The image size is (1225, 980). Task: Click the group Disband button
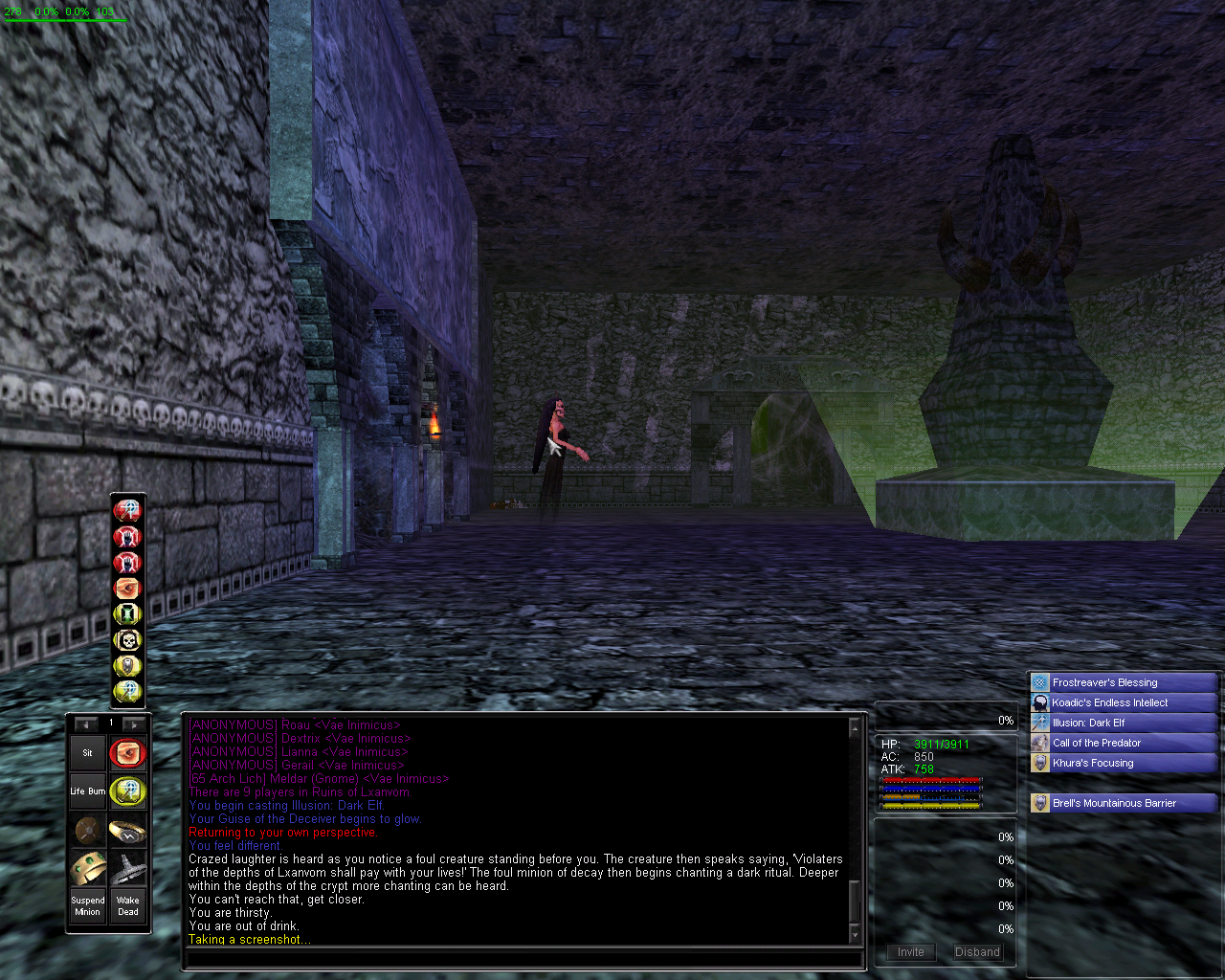pos(977,951)
